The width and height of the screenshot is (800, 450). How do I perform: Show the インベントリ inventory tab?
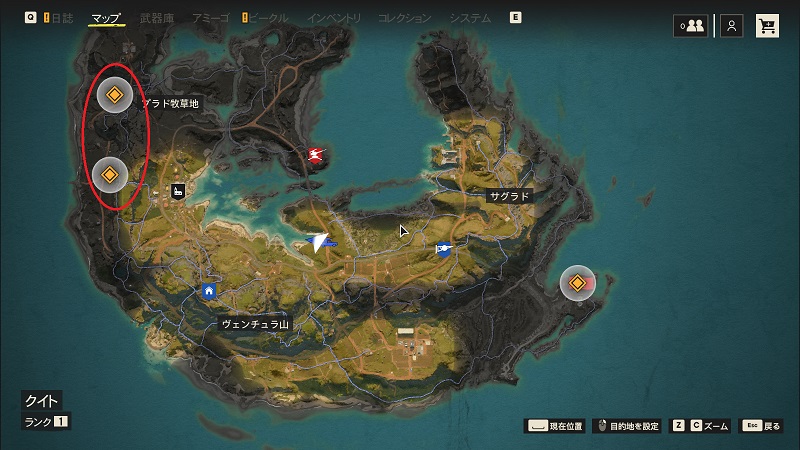click(x=335, y=18)
